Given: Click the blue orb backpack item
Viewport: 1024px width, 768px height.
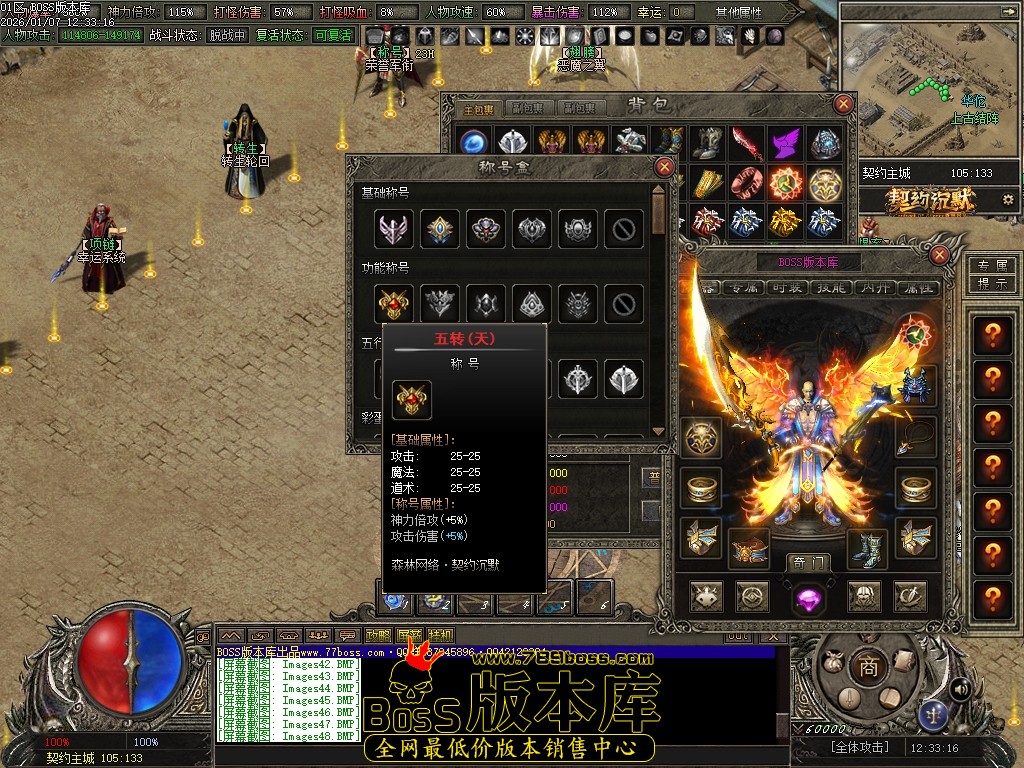Looking at the screenshot, I should tap(473, 143).
